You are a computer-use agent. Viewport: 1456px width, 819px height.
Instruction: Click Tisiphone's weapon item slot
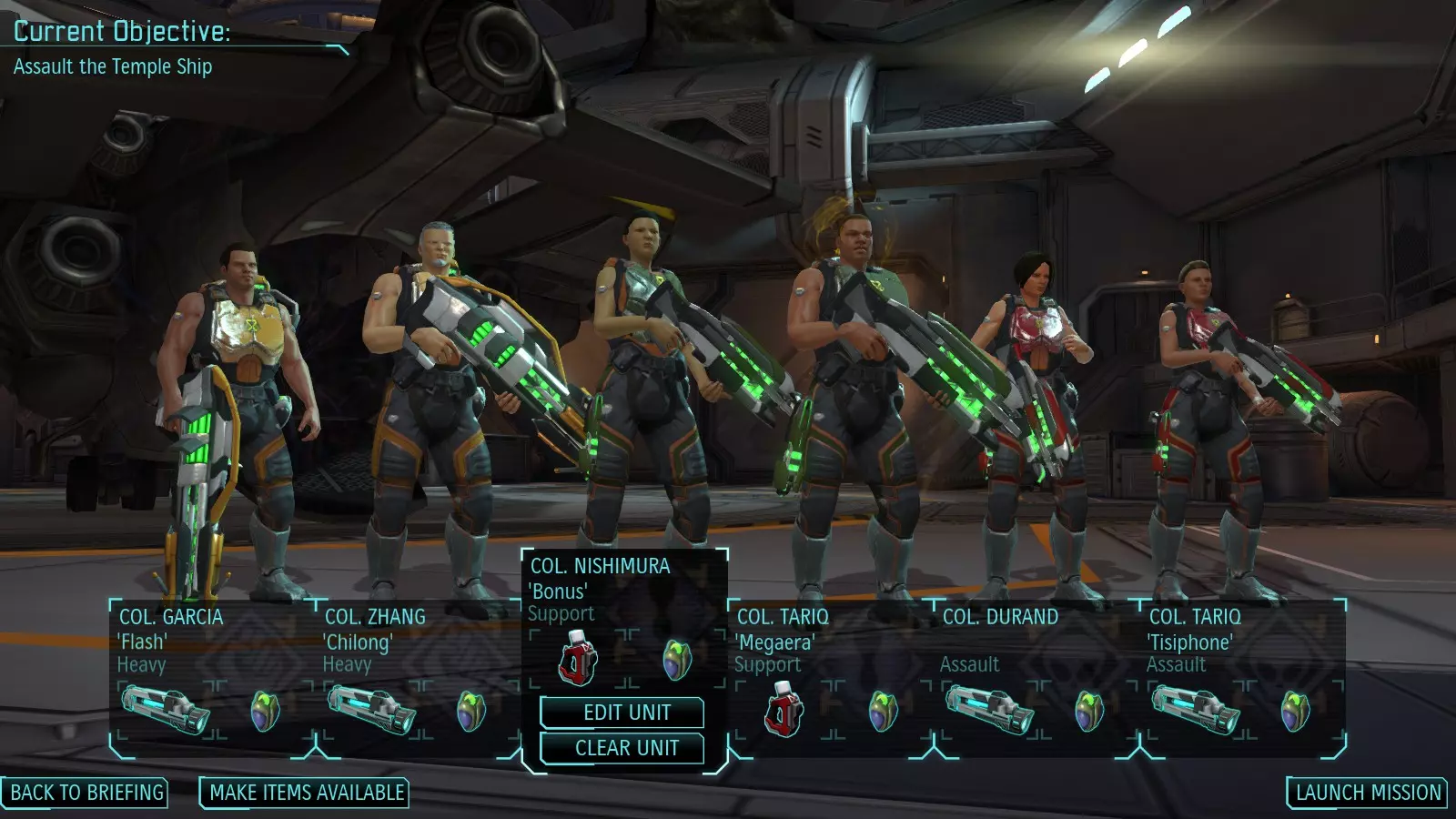(1195, 710)
